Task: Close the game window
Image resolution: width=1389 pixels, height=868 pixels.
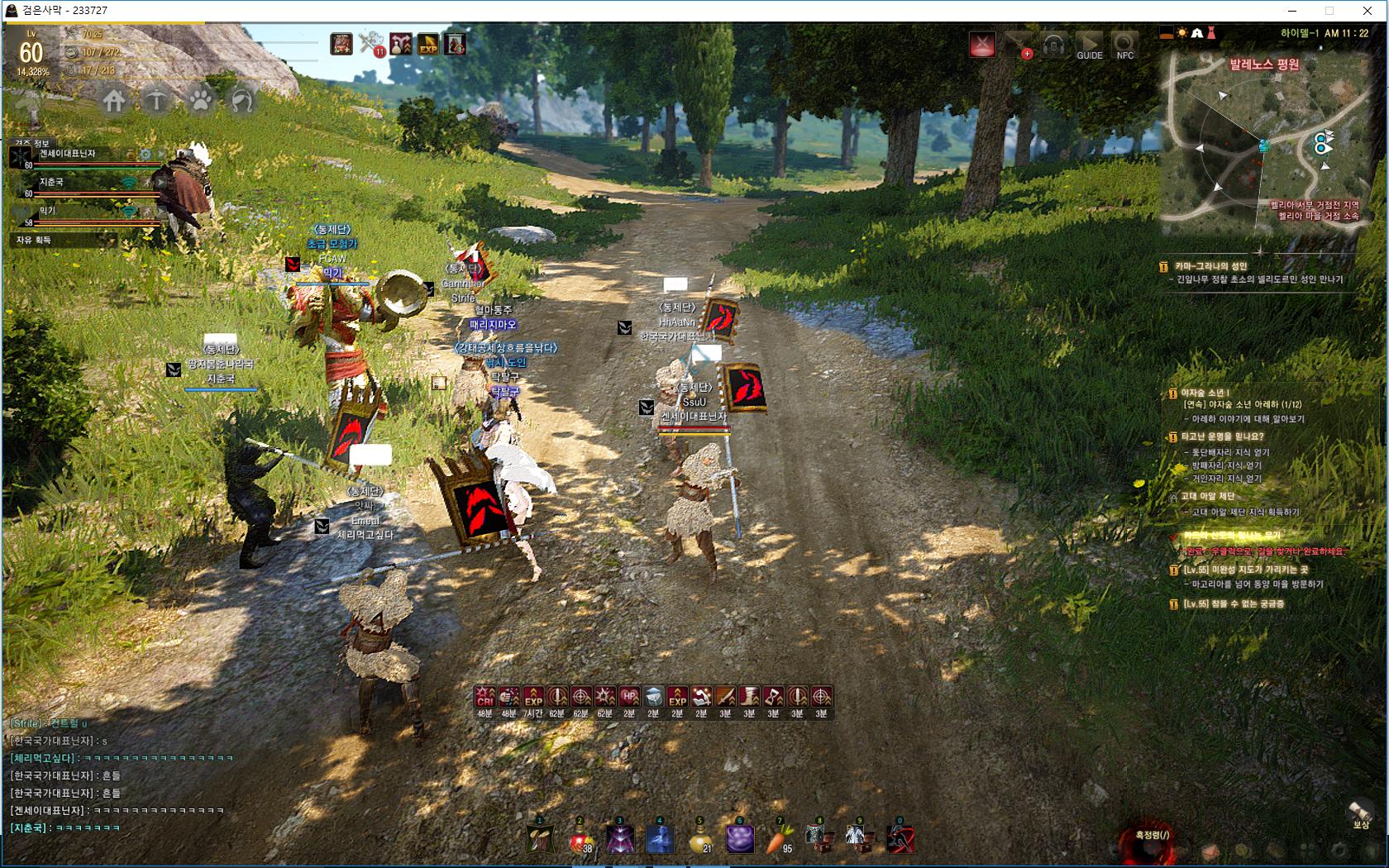Action: point(1368,11)
